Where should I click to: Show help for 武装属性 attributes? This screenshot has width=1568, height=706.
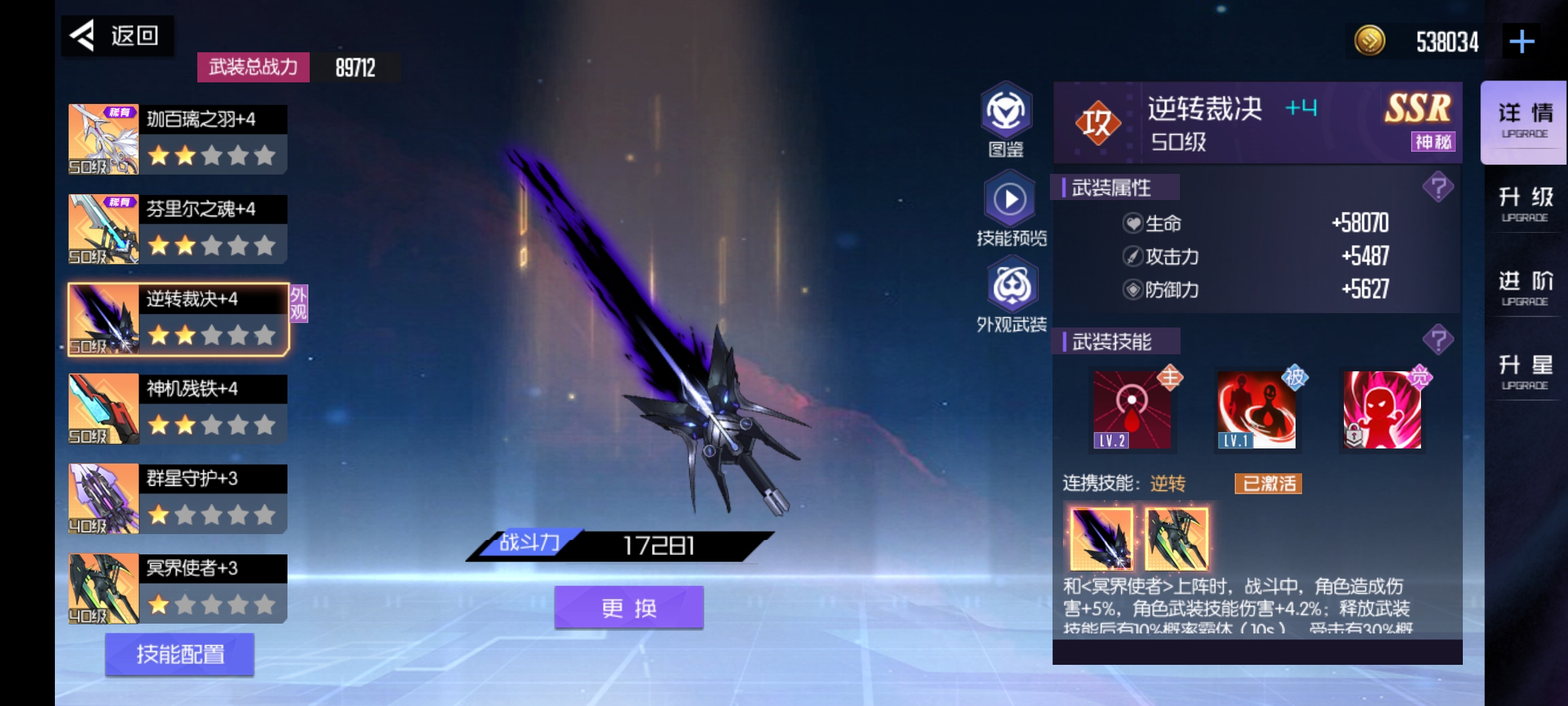[x=1438, y=188]
